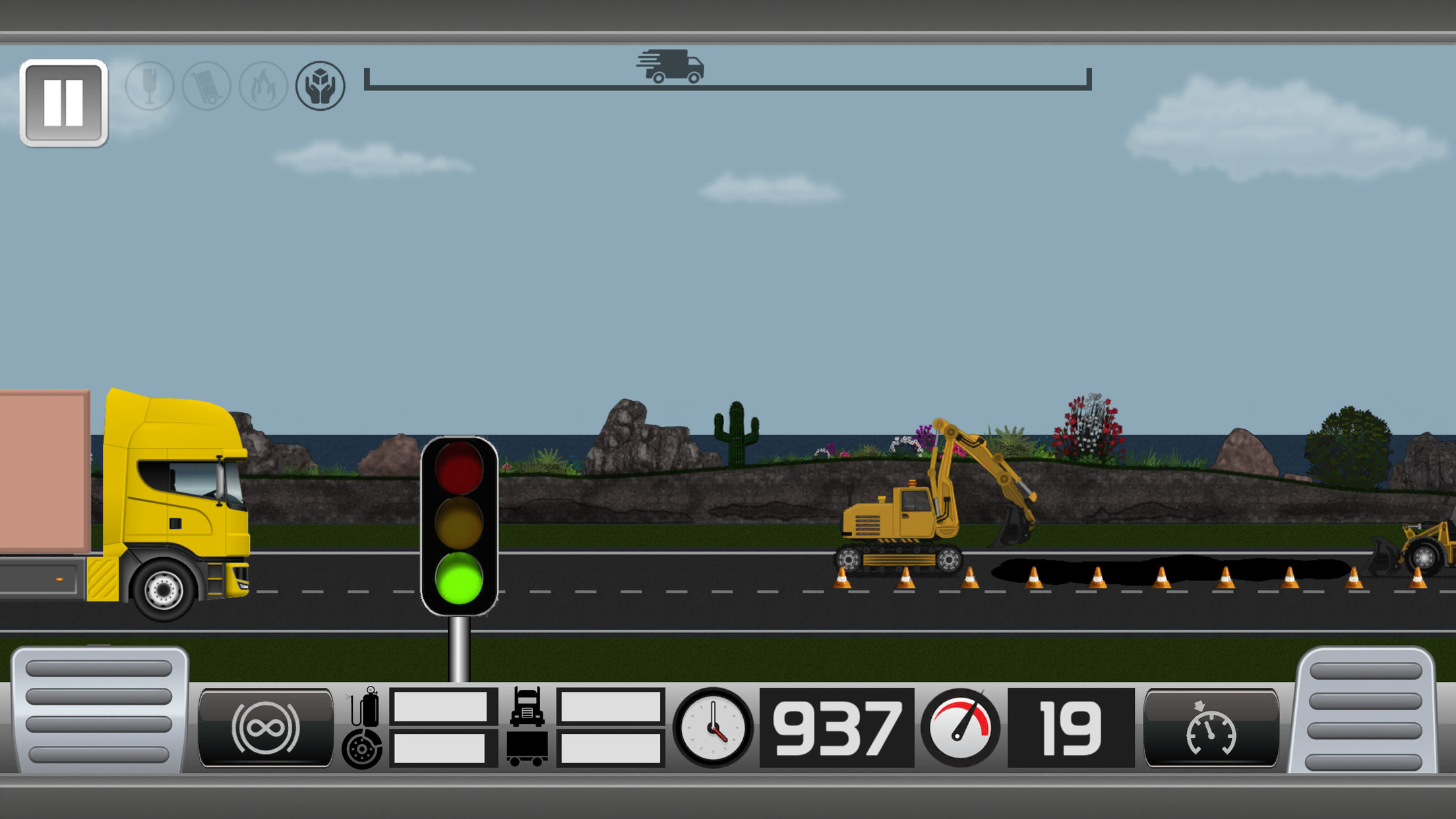This screenshot has width=1456, height=819.
Task: Select the fragile glass cargo icon
Action: coord(150,86)
